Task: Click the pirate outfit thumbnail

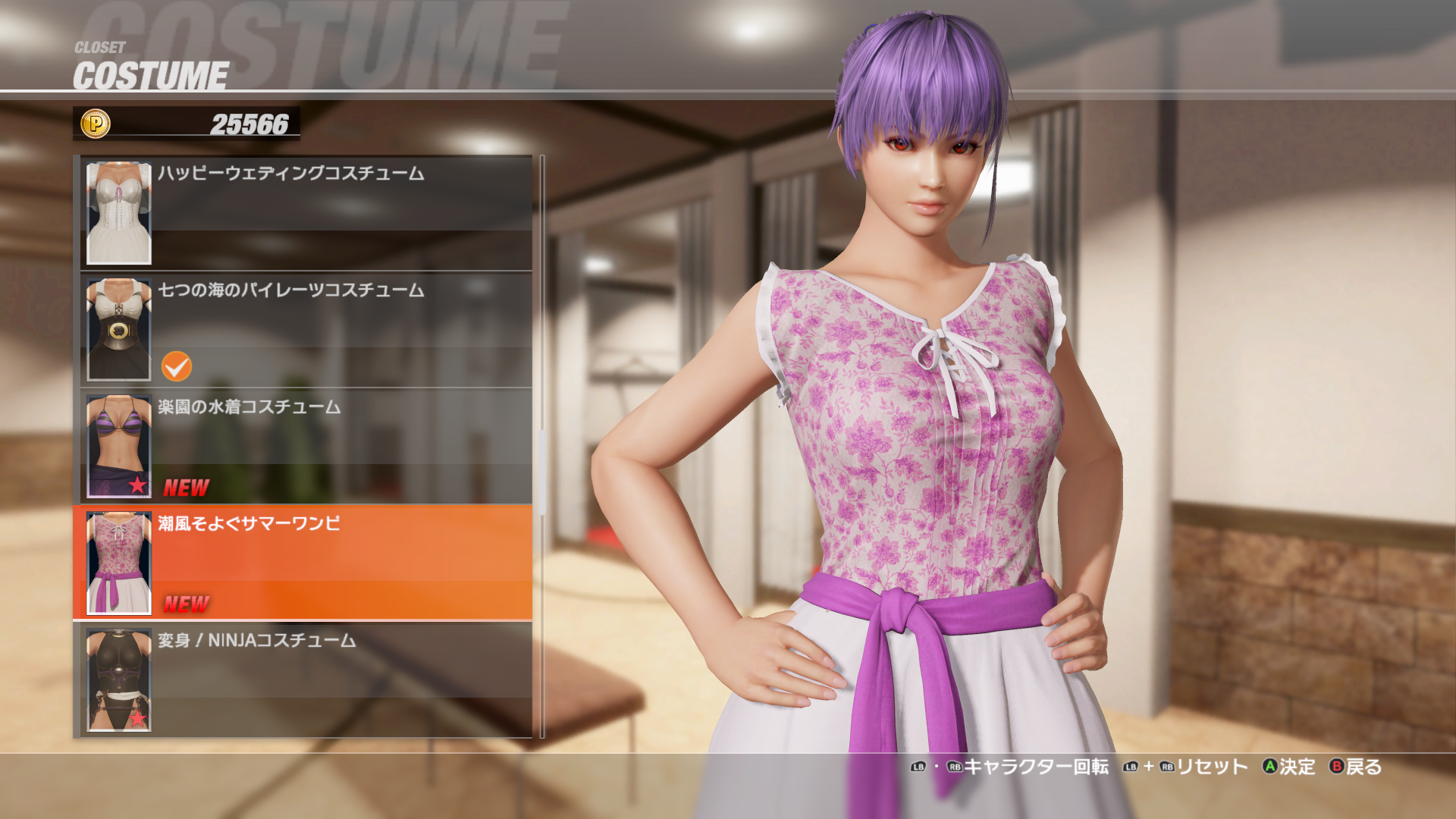Action: [119, 330]
